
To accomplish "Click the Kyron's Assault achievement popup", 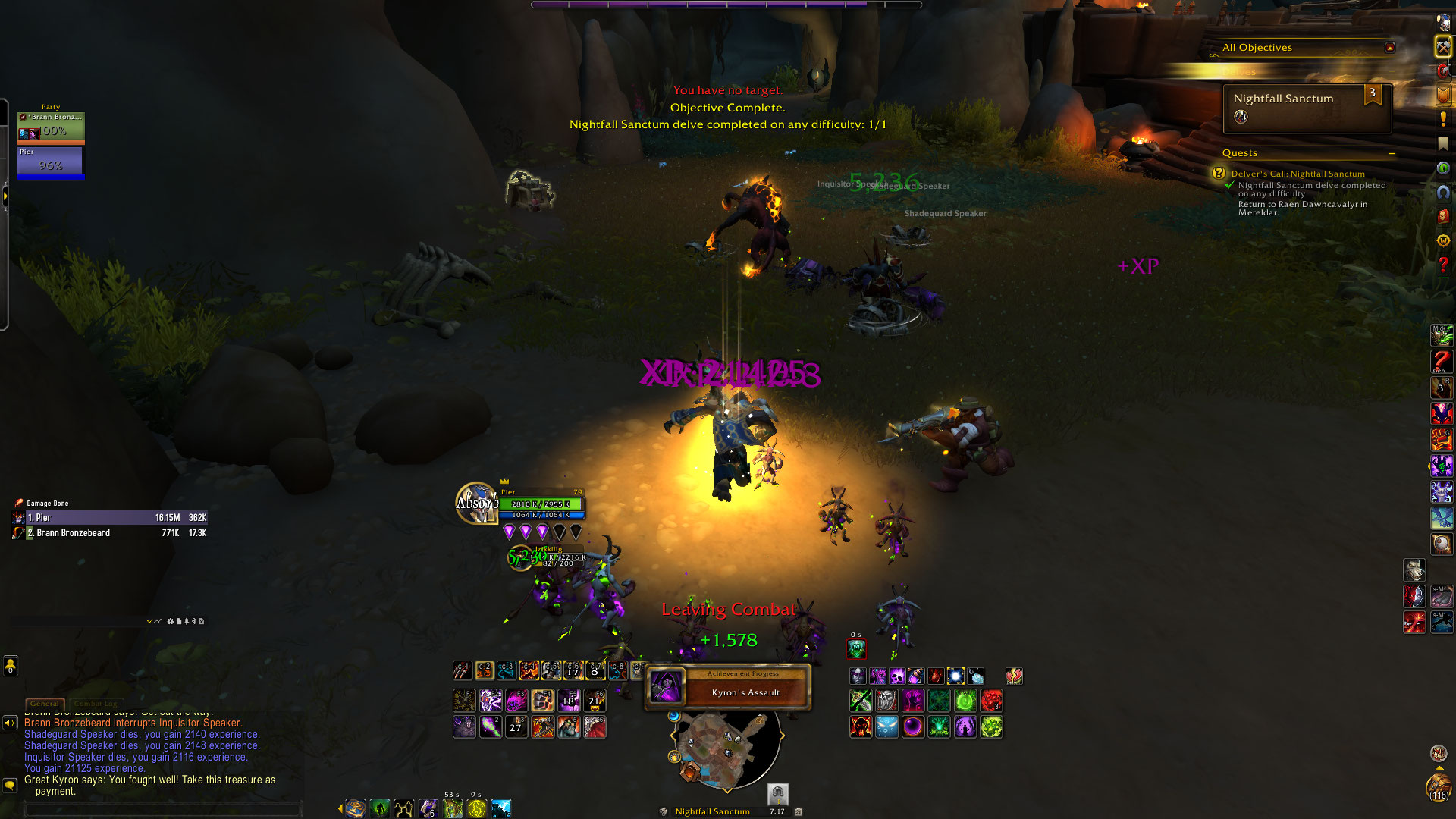I will click(728, 687).
